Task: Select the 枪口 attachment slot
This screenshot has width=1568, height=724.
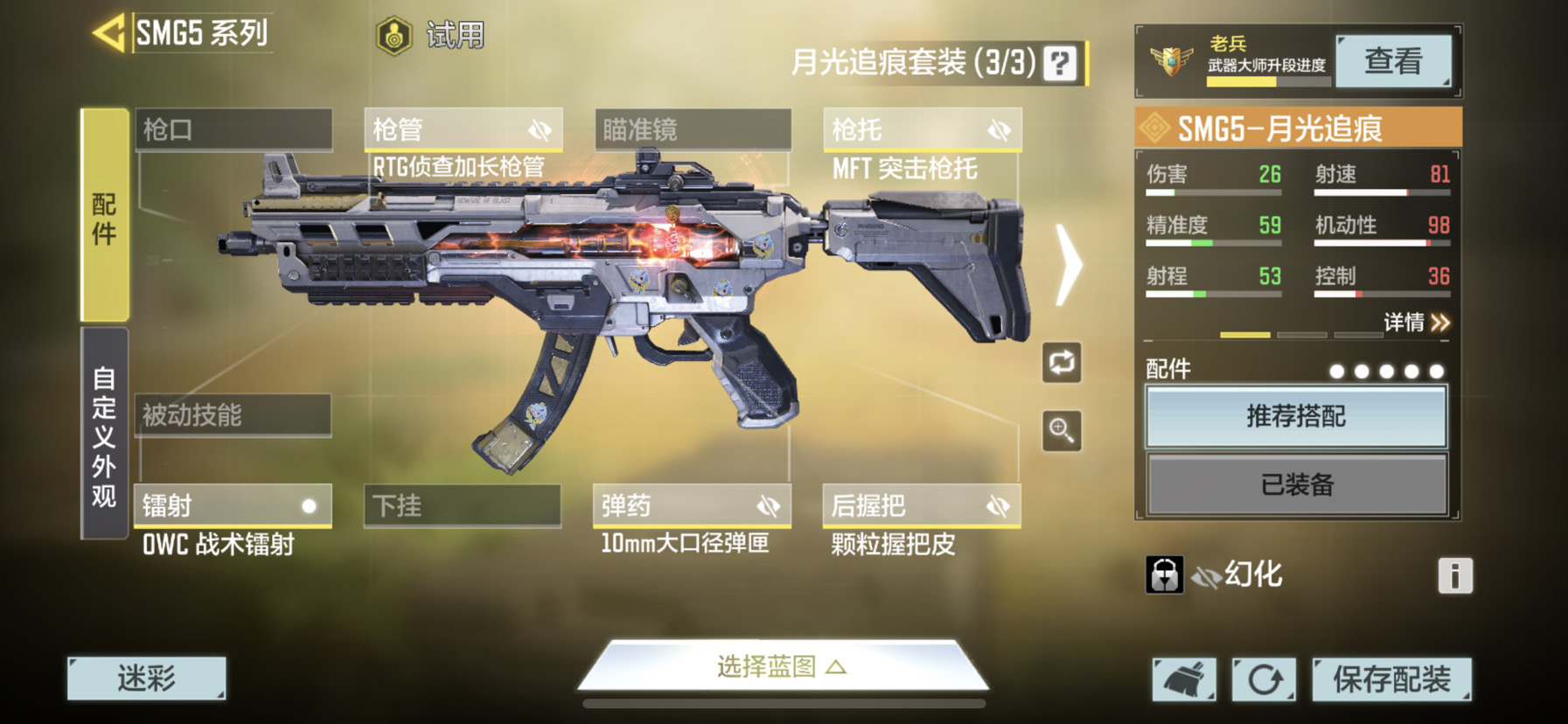Action: pyautogui.click(x=233, y=130)
